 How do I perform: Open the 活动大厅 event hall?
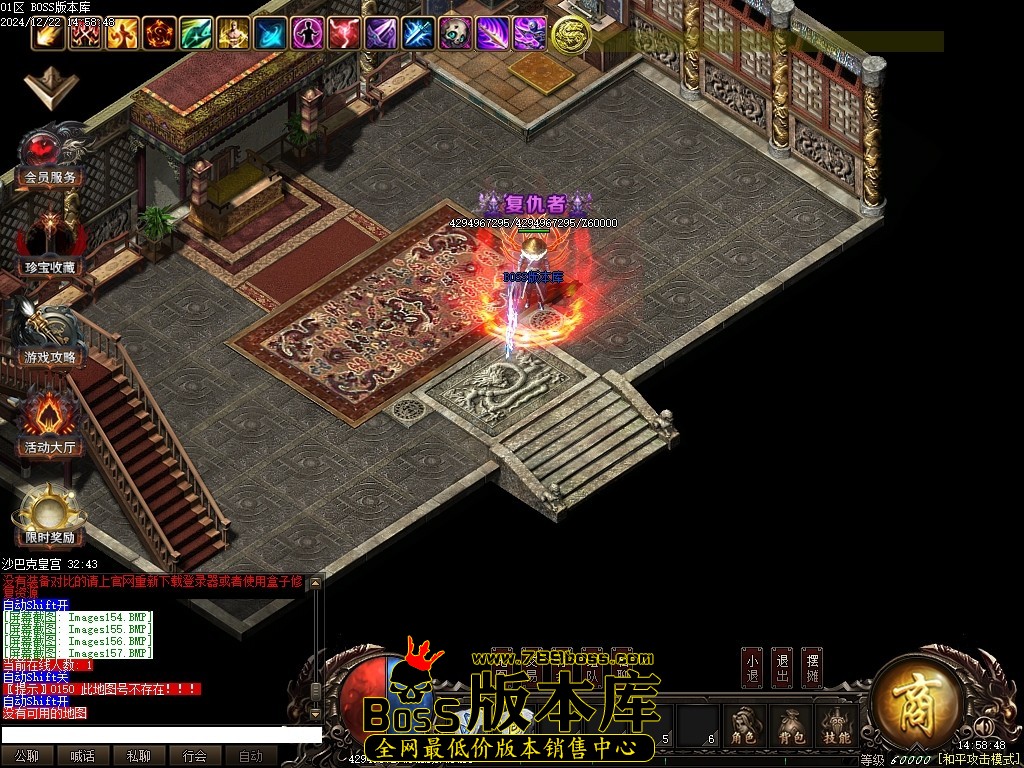coord(50,425)
